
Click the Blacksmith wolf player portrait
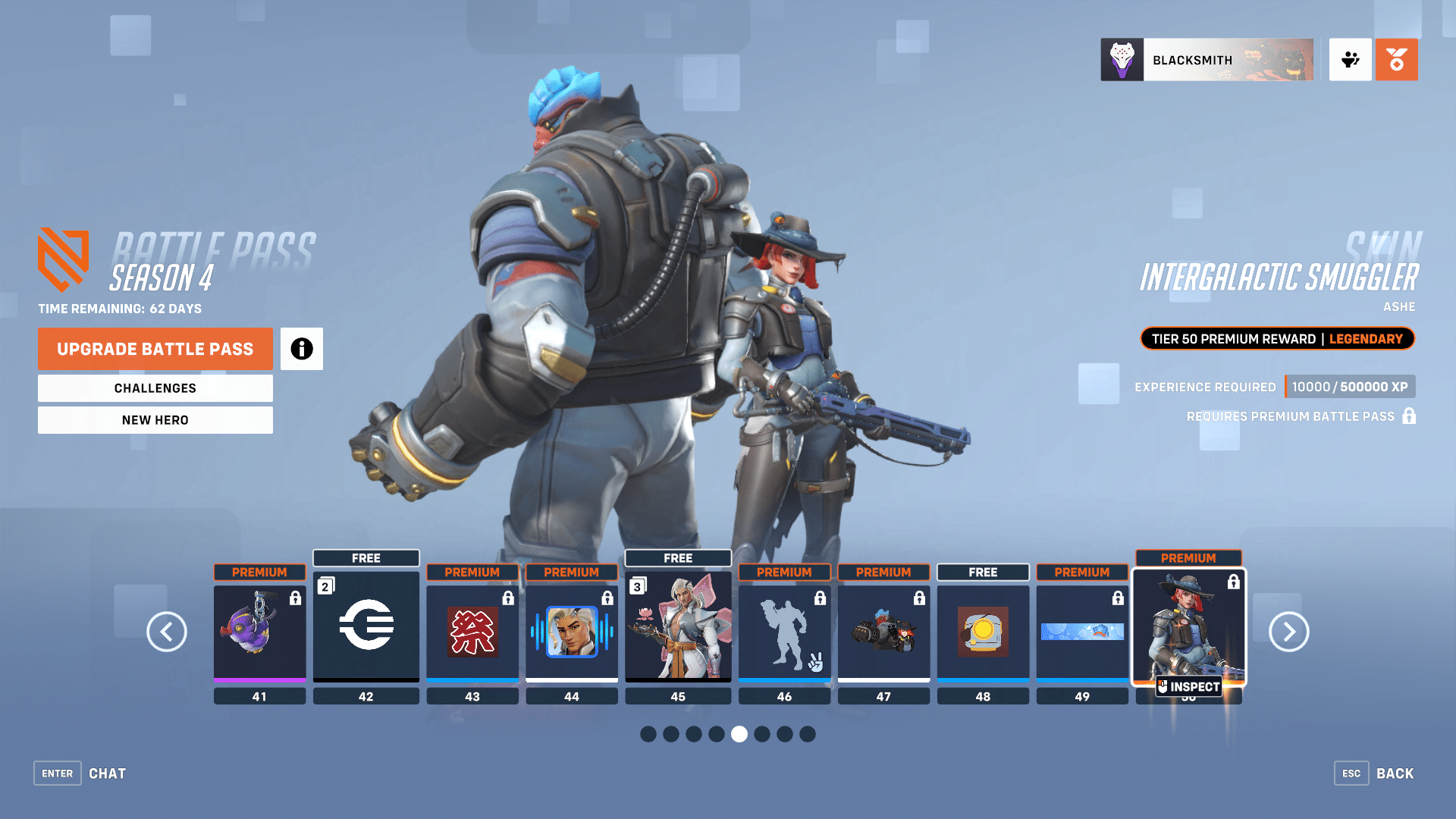point(1122,59)
